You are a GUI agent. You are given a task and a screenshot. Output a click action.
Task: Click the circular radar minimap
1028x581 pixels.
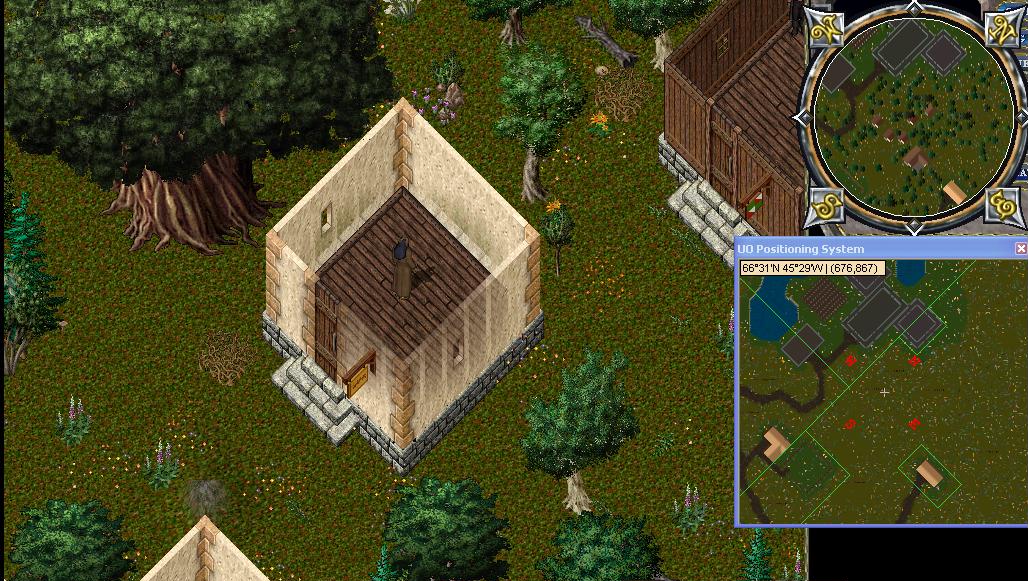[912, 115]
